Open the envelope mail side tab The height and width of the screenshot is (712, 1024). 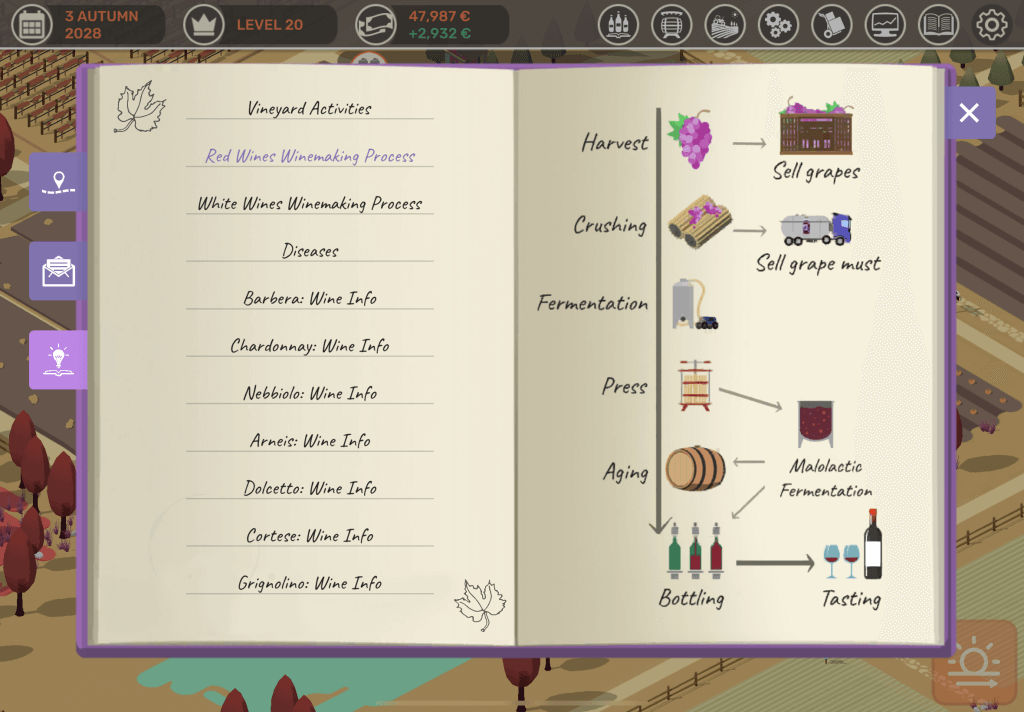[x=58, y=271]
